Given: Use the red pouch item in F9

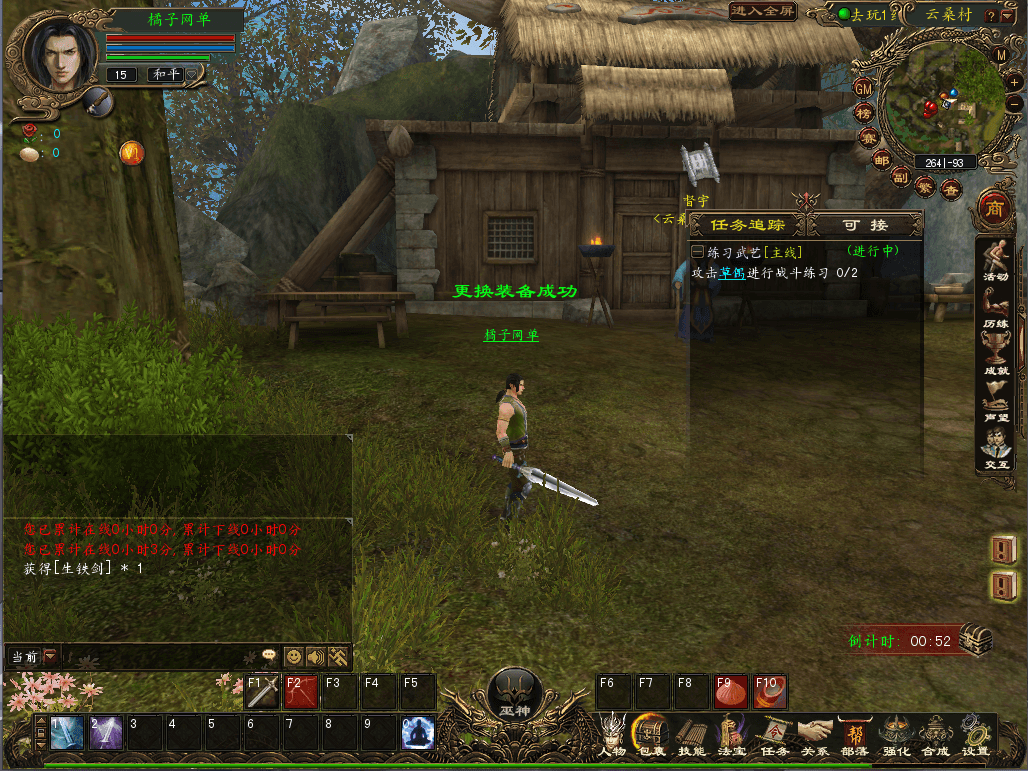Looking at the screenshot, I should (x=730, y=692).
